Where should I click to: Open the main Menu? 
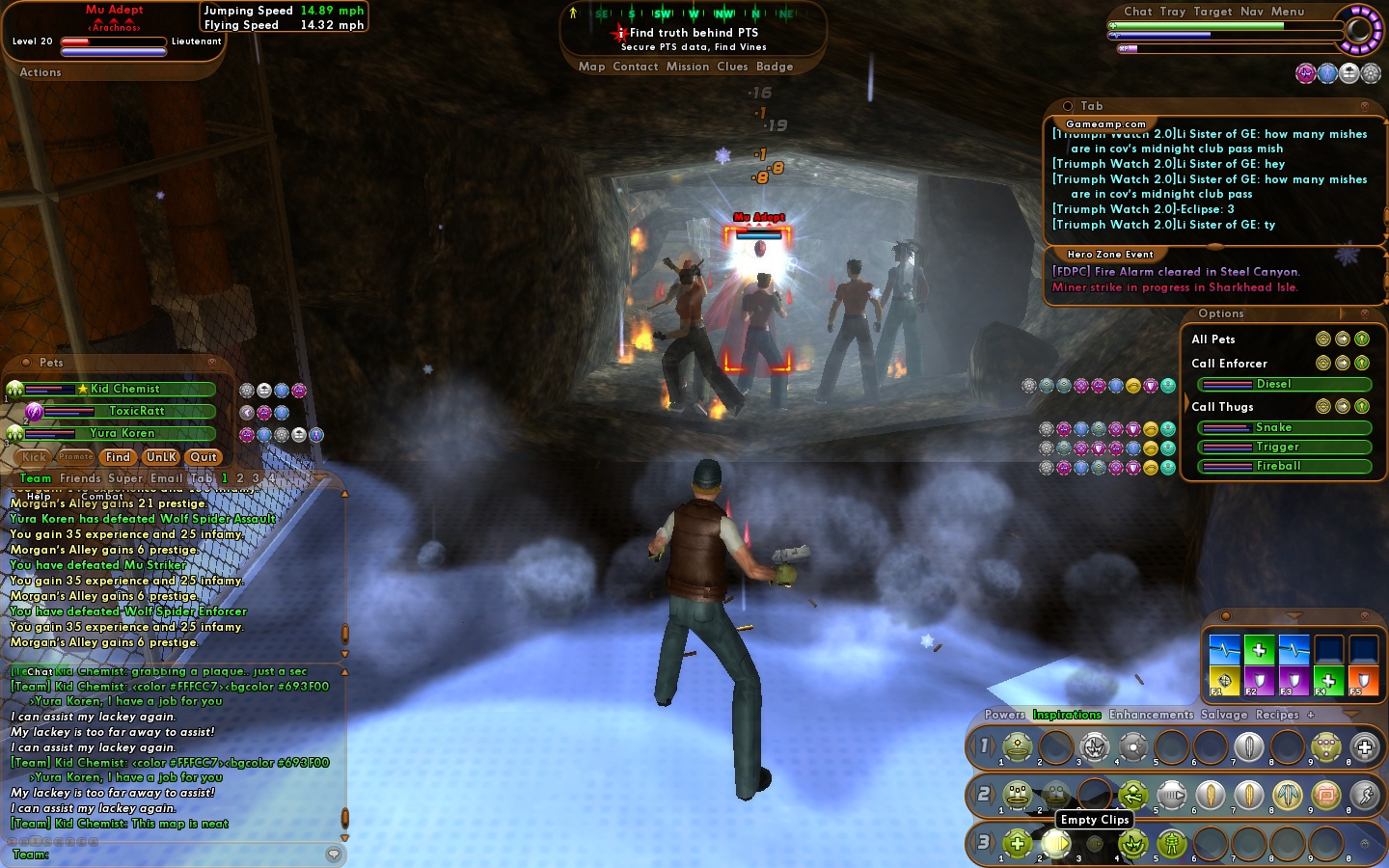coord(1287,12)
